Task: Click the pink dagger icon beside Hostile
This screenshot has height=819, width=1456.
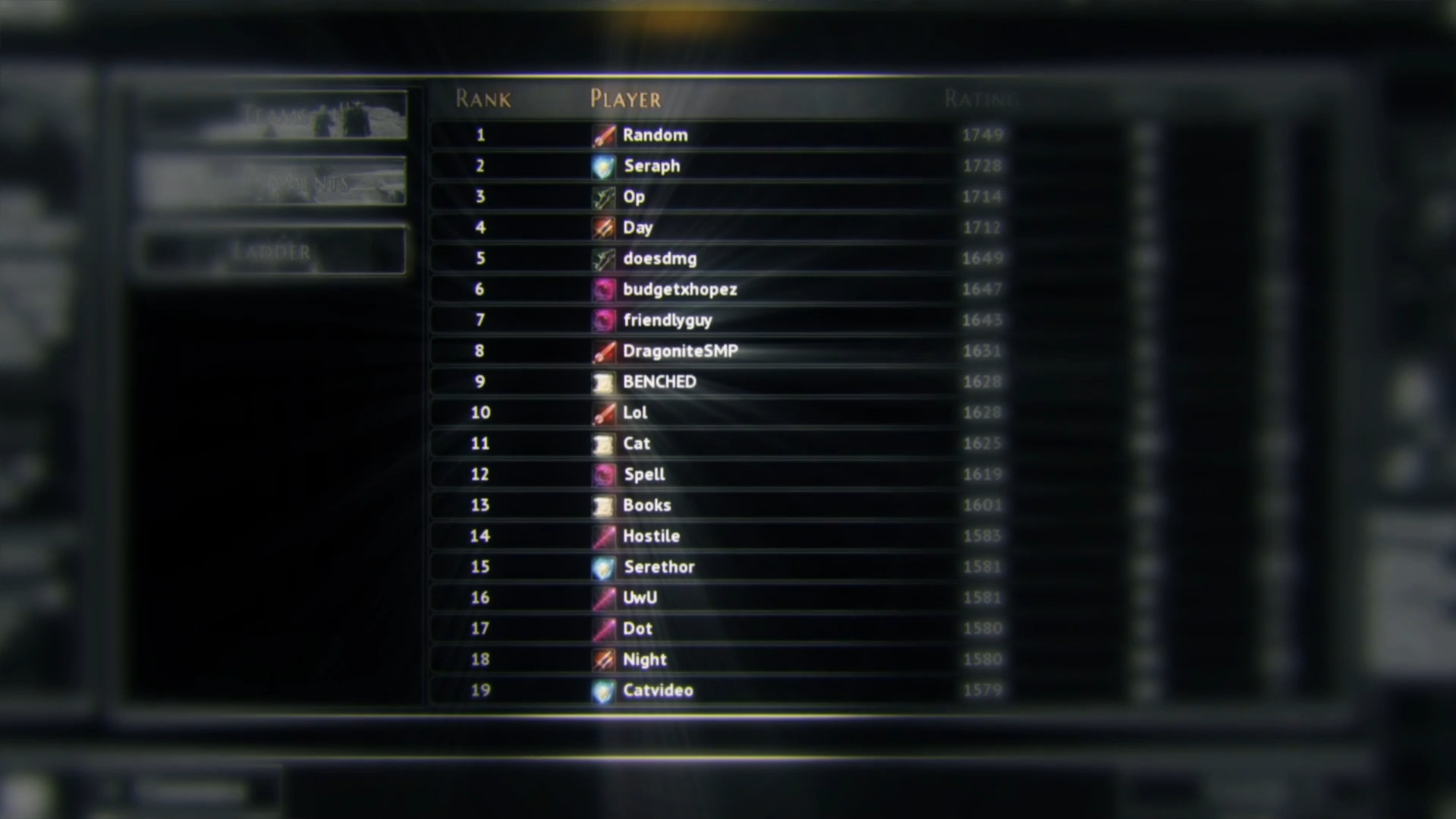Action: click(x=602, y=536)
